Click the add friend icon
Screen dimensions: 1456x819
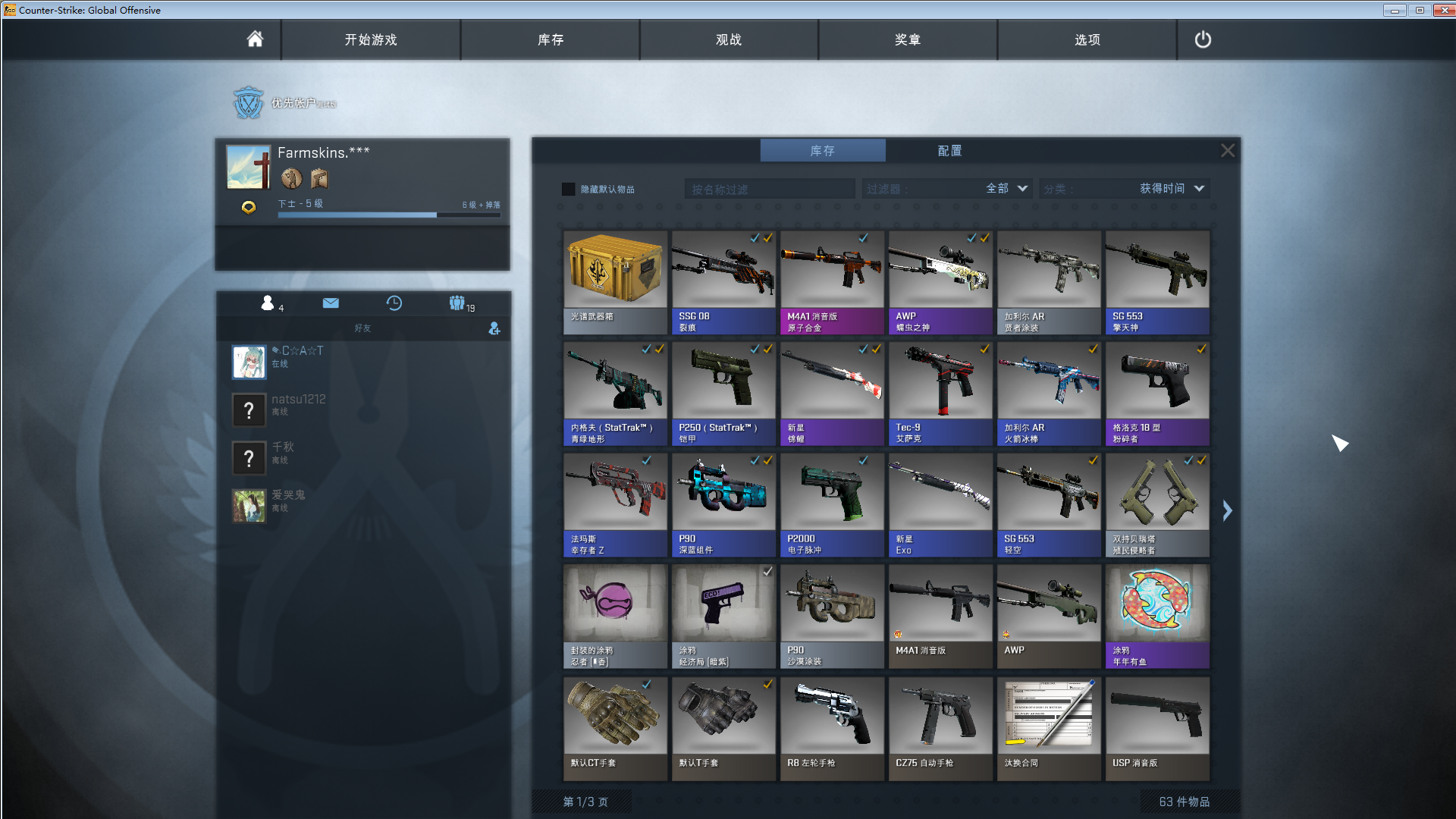(494, 329)
